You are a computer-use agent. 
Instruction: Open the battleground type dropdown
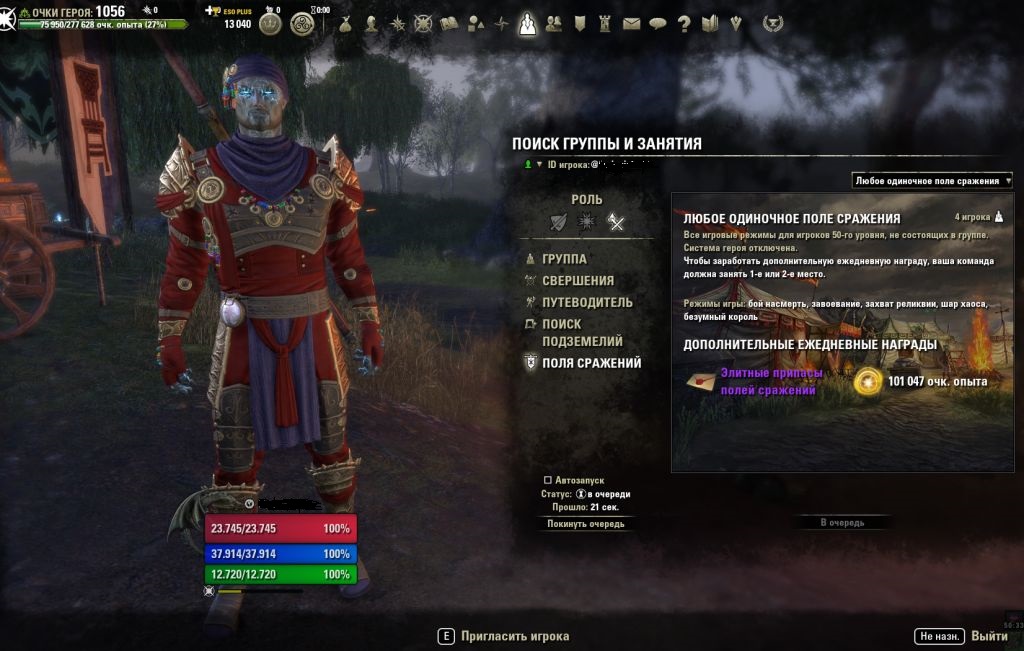(x=932, y=181)
